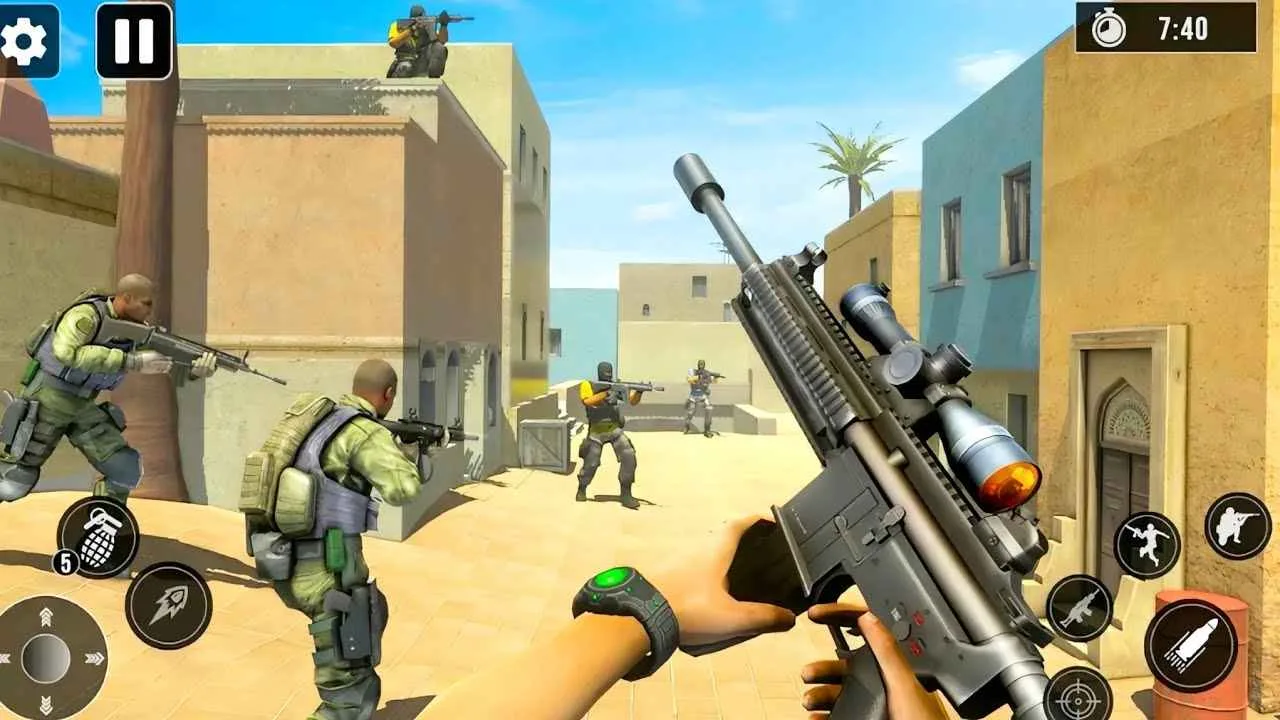The width and height of the screenshot is (1280, 720).
Task: Toggle the crosshair scope aim button
Action: 1077,695
